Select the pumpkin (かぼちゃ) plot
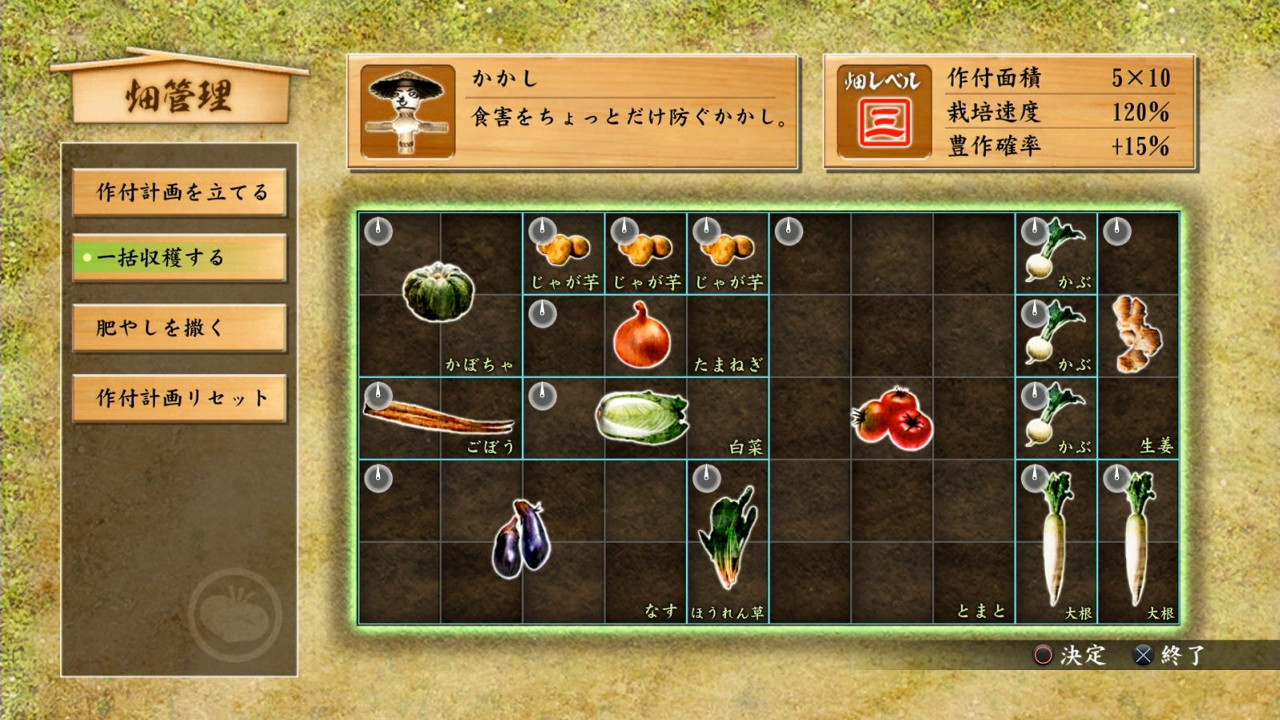 [439, 293]
